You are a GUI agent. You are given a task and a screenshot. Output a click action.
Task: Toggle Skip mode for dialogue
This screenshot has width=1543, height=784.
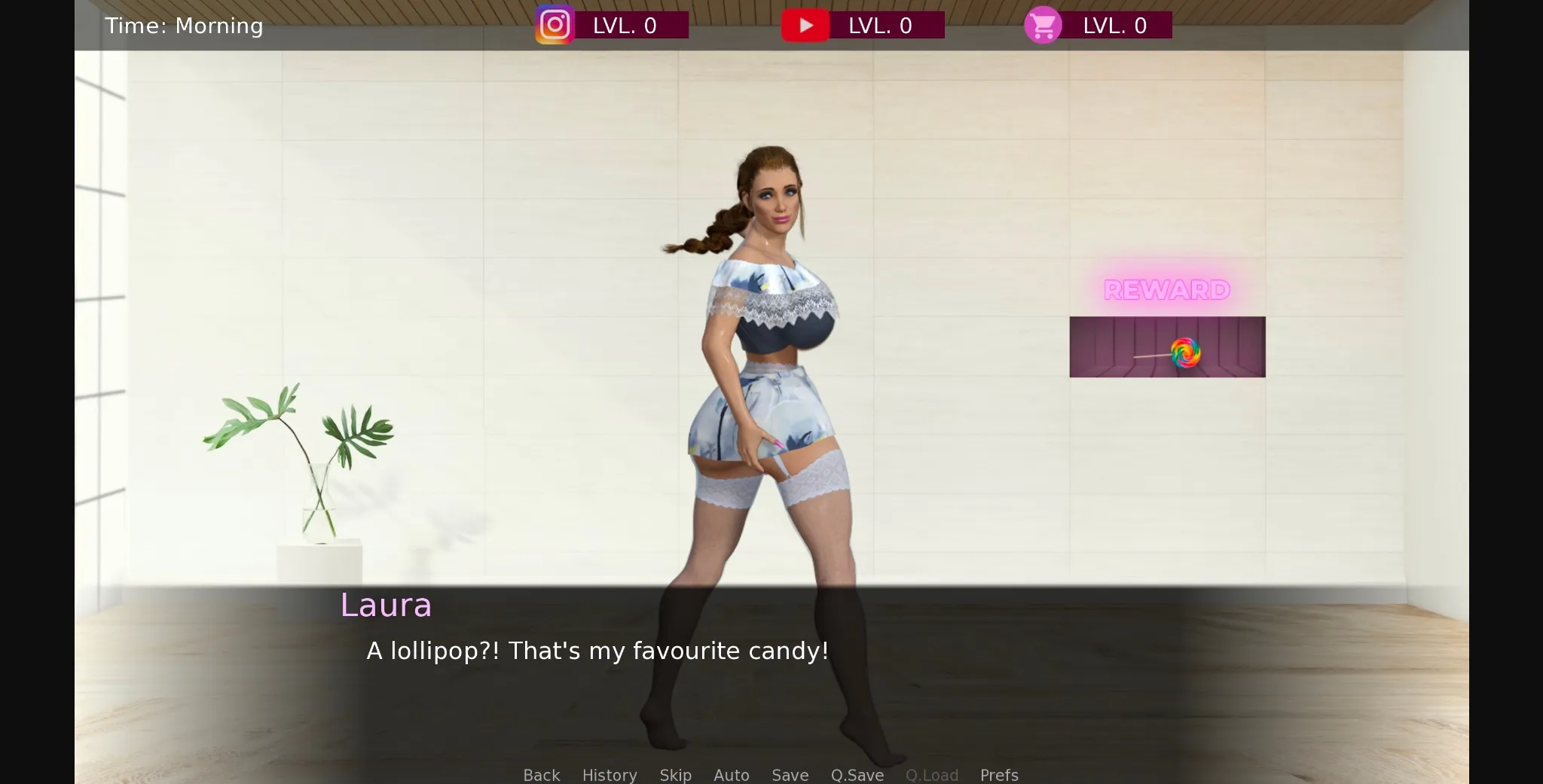(675, 775)
